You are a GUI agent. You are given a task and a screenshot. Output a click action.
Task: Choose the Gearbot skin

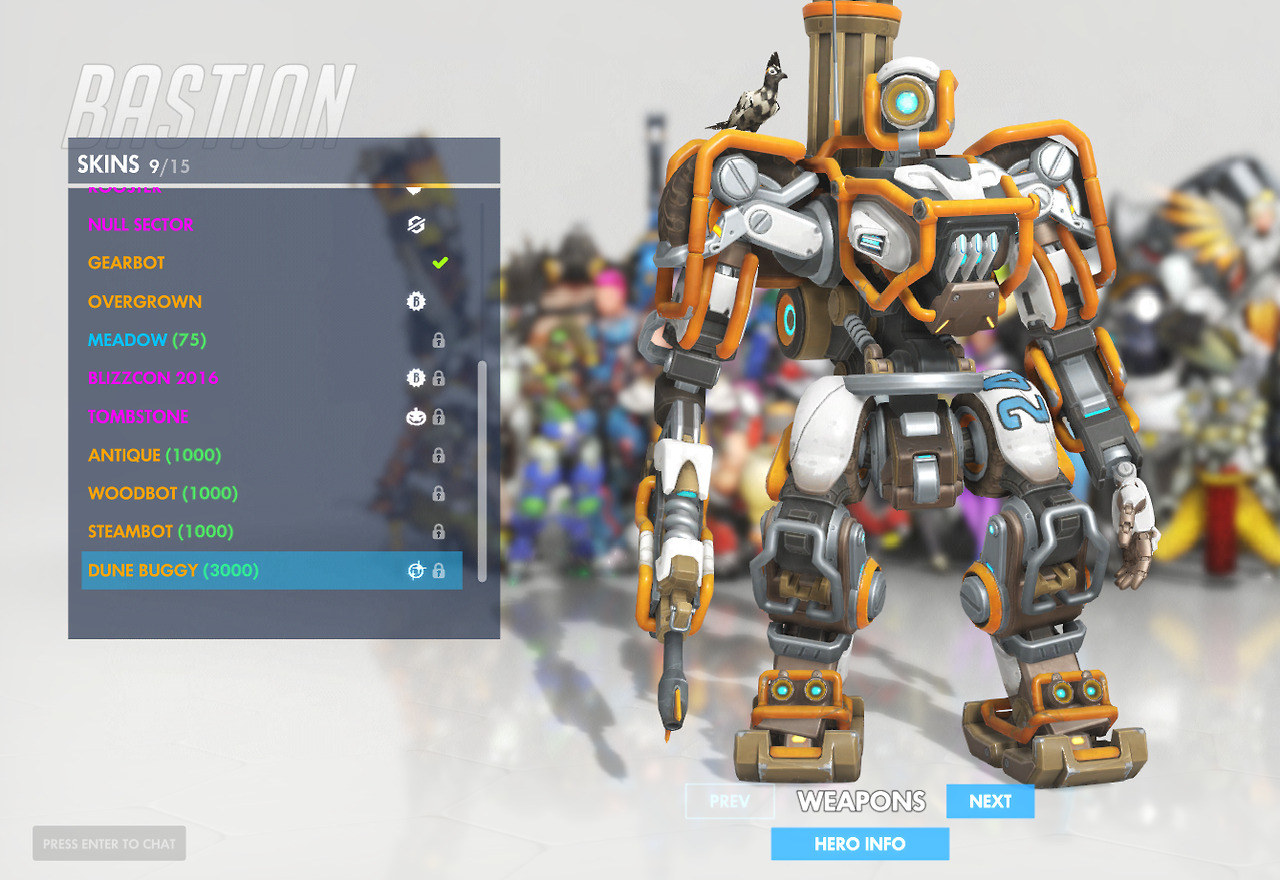pos(127,263)
